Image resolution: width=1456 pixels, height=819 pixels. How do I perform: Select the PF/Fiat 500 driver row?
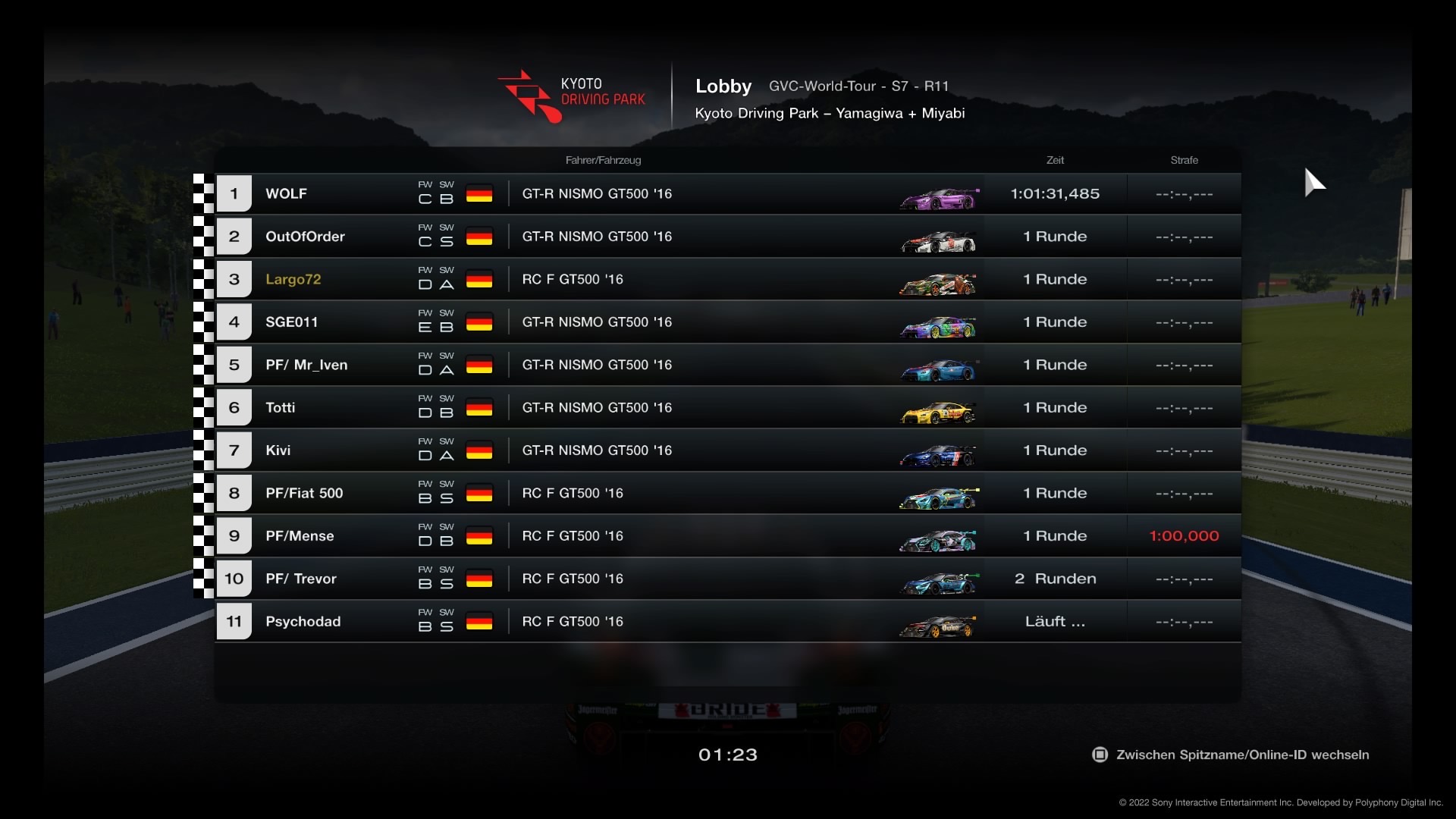click(x=728, y=494)
